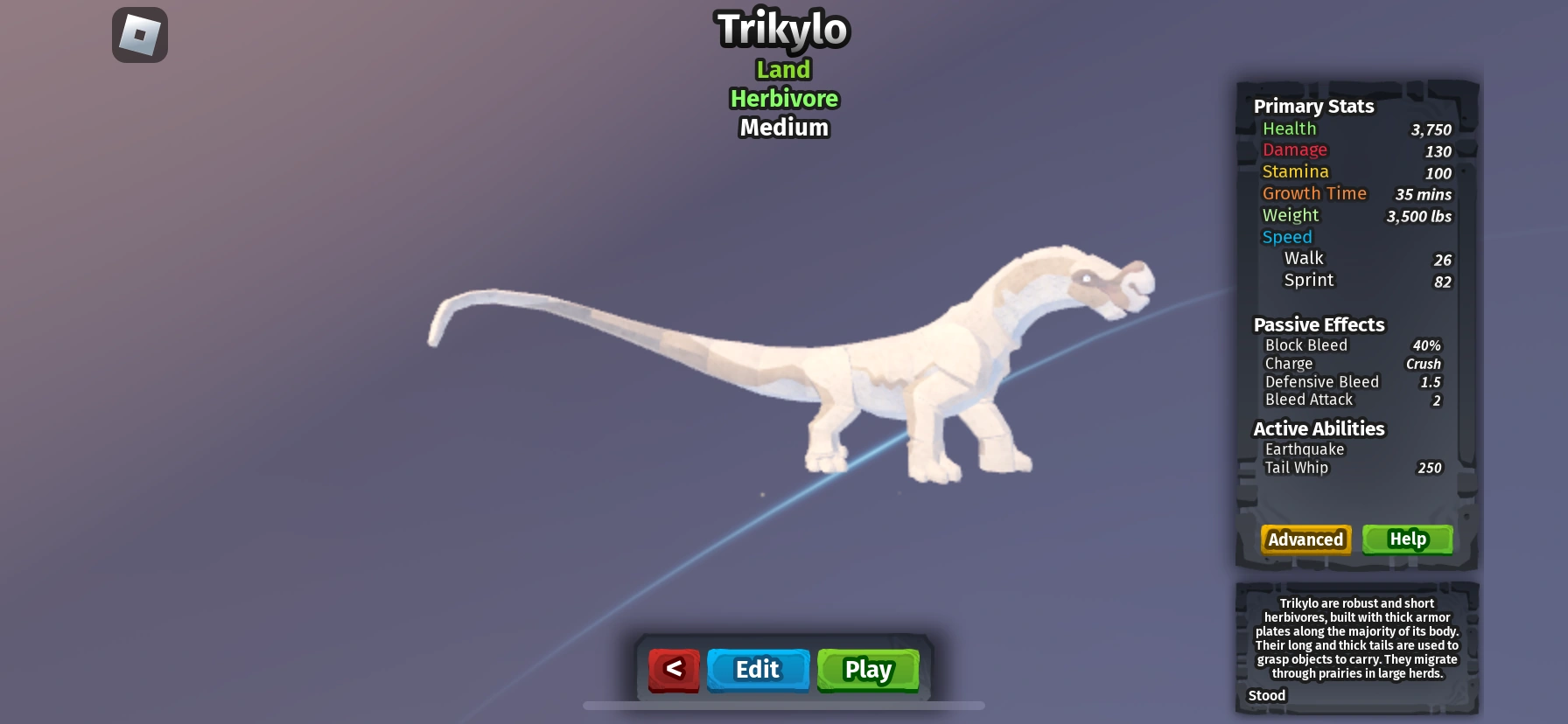Expand the Speed stats section

click(x=1286, y=237)
